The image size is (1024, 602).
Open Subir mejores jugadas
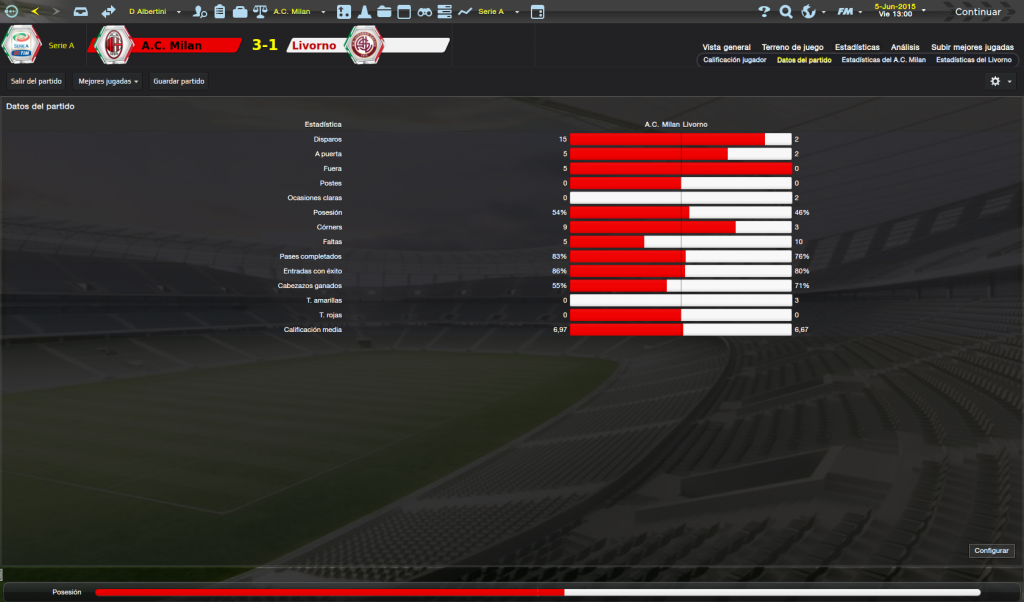pos(972,47)
